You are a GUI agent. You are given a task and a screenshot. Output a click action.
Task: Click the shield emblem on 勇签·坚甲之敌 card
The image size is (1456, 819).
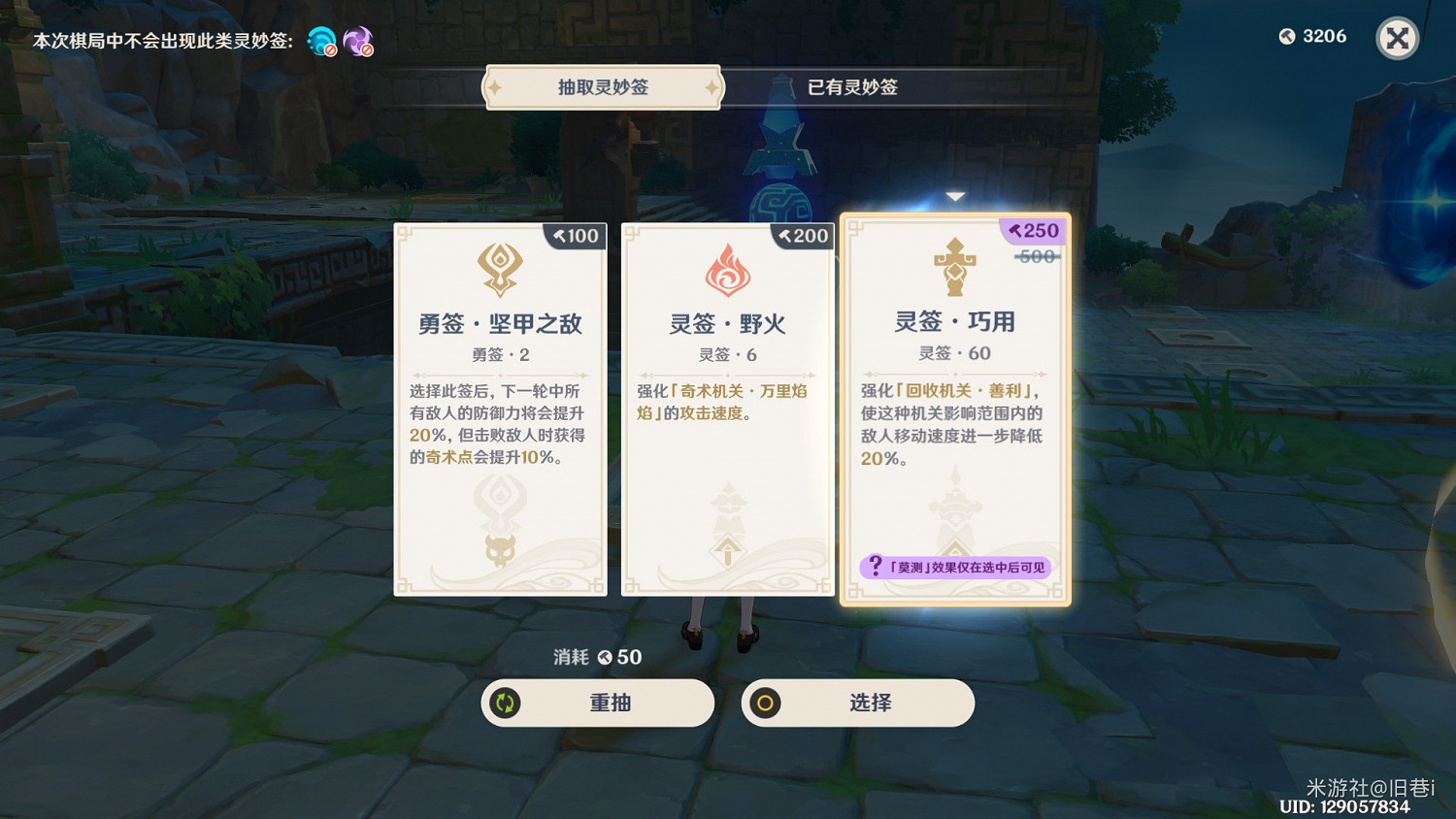point(499,269)
